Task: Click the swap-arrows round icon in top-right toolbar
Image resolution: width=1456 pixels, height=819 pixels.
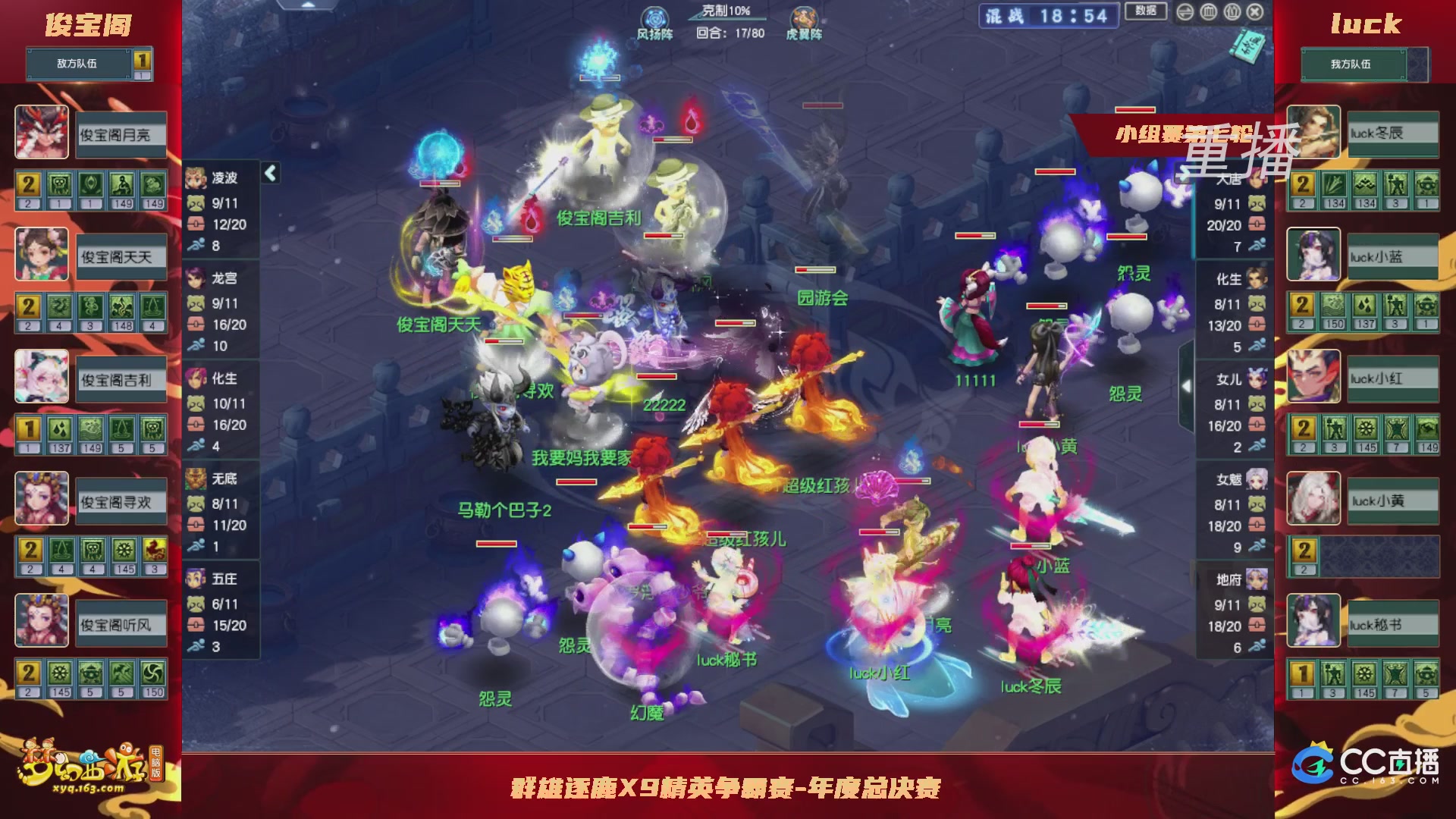Action: point(1185,11)
